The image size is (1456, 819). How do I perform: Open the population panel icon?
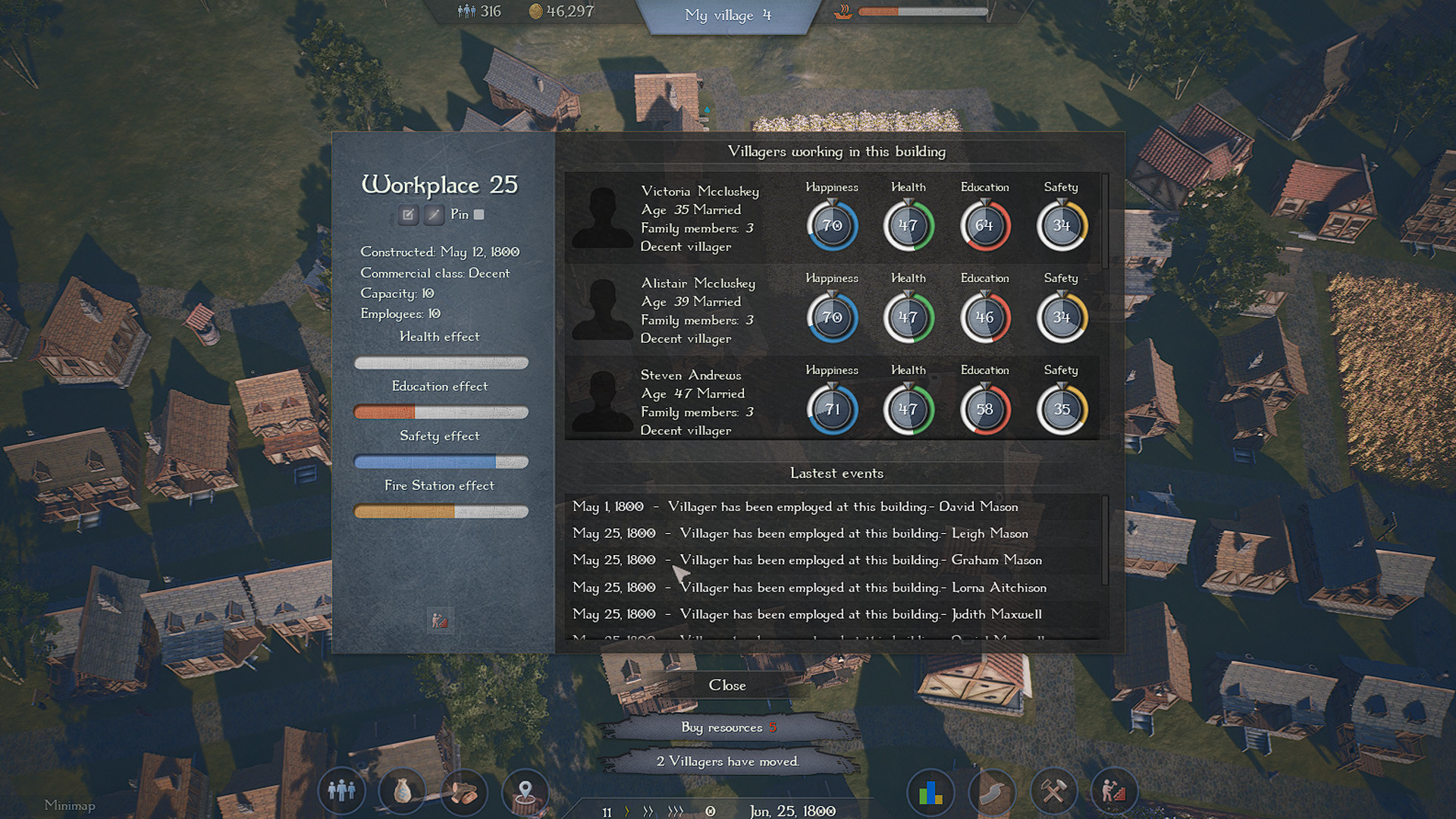[343, 791]
